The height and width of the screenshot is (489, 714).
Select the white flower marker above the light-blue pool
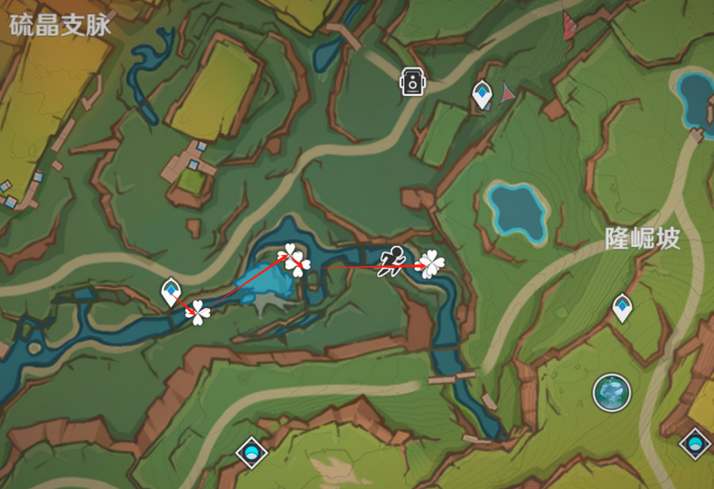tap(295, 259)
